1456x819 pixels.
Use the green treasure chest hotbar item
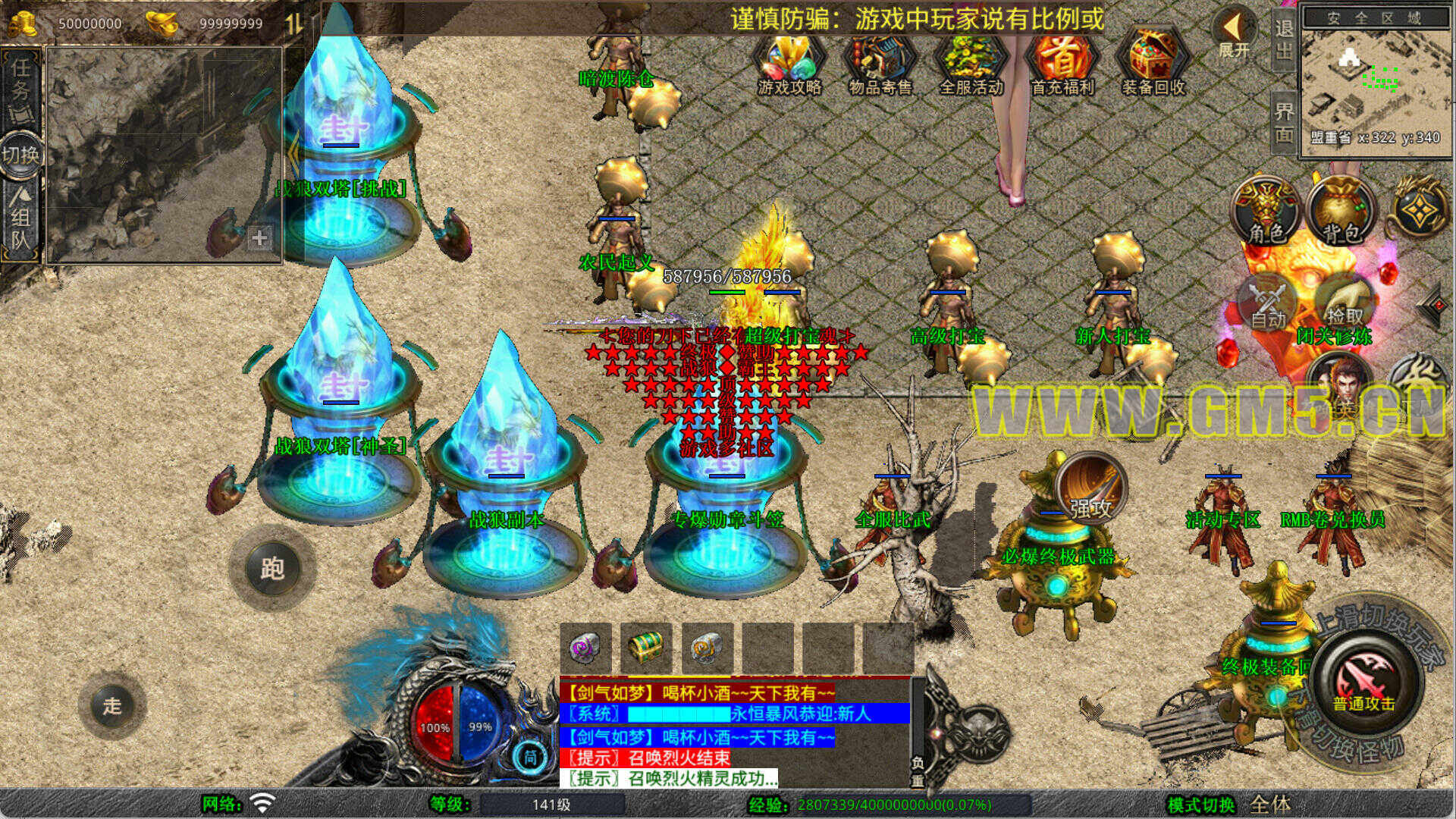click(646, 648)
